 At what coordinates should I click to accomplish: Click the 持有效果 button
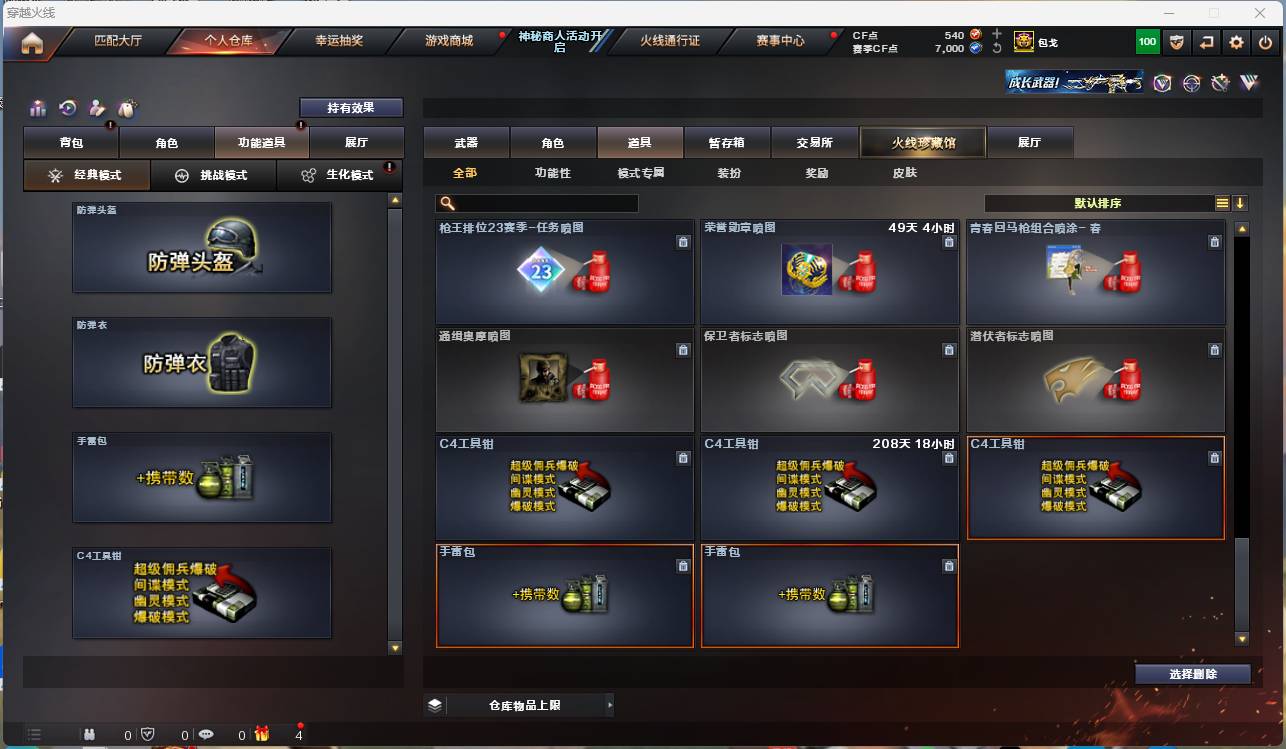pos(350,107)
